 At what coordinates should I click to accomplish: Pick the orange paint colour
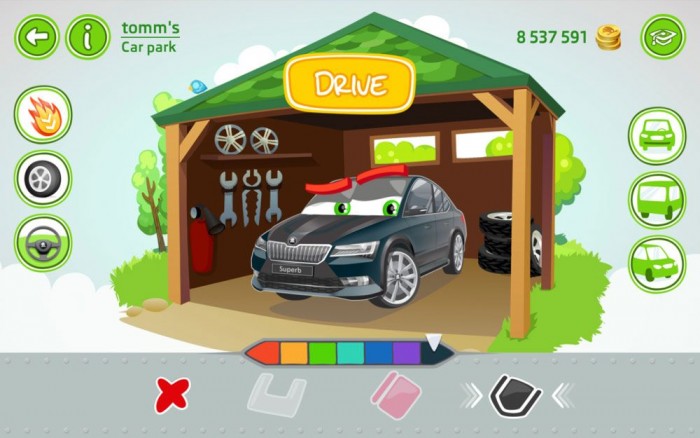pos(294,353)
